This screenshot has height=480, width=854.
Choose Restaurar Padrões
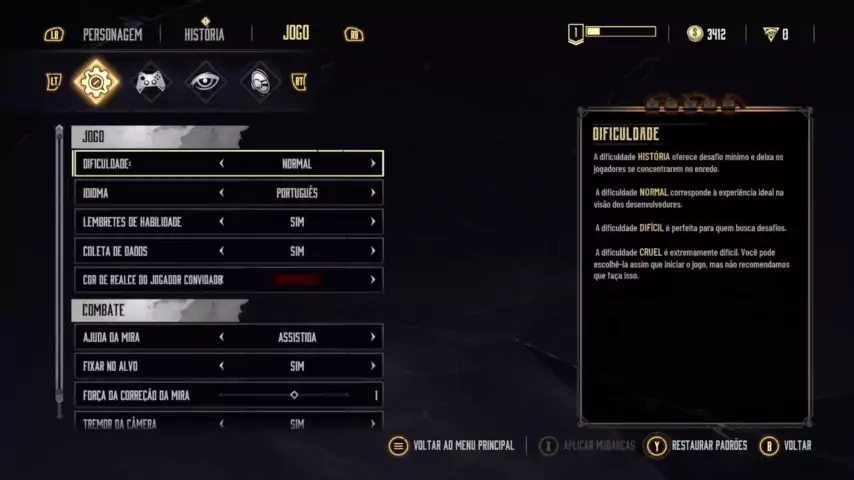tap(698, 446)
